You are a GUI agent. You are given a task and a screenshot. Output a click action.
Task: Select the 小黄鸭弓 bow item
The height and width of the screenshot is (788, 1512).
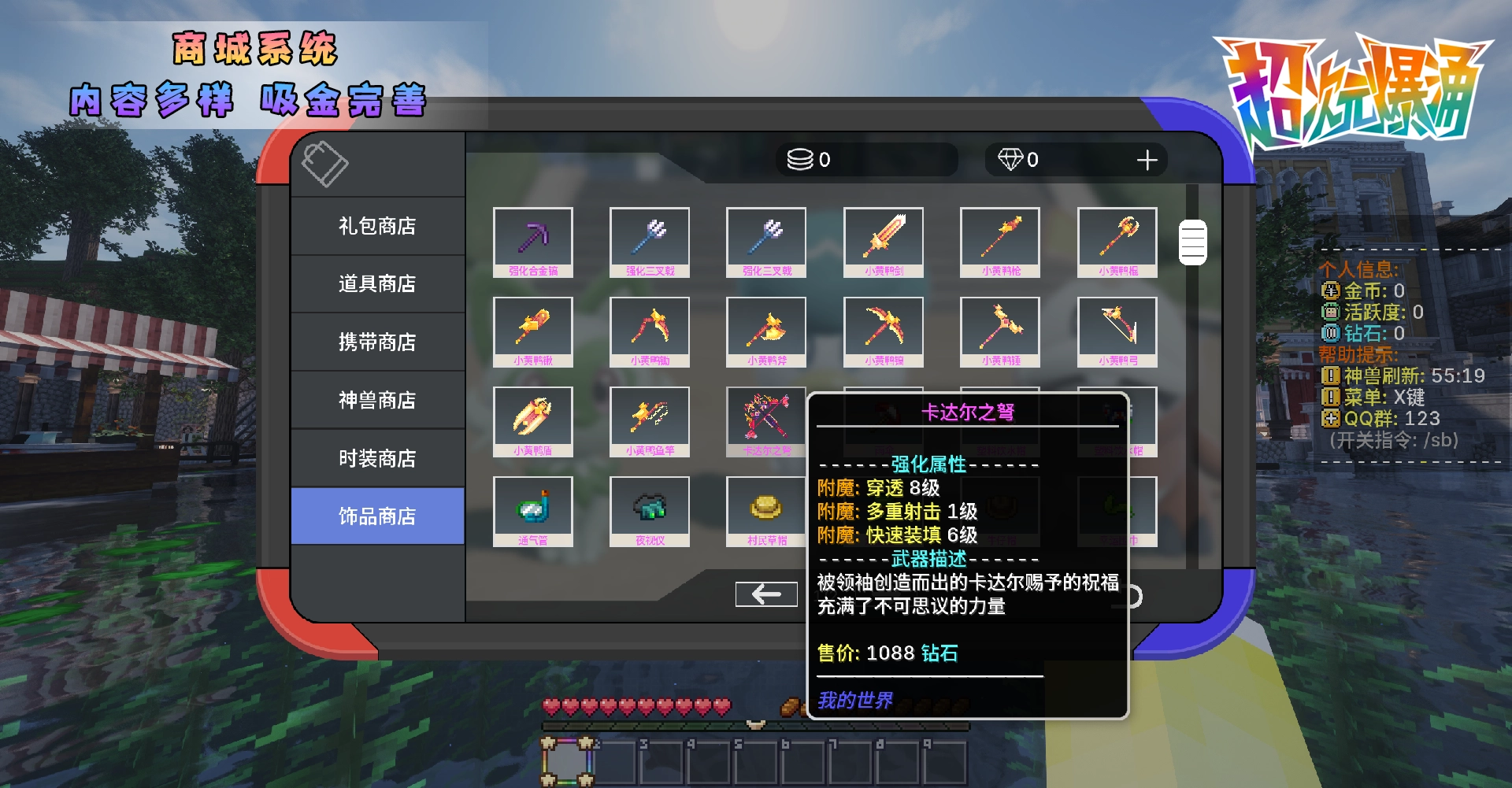tap(1117, 331)
